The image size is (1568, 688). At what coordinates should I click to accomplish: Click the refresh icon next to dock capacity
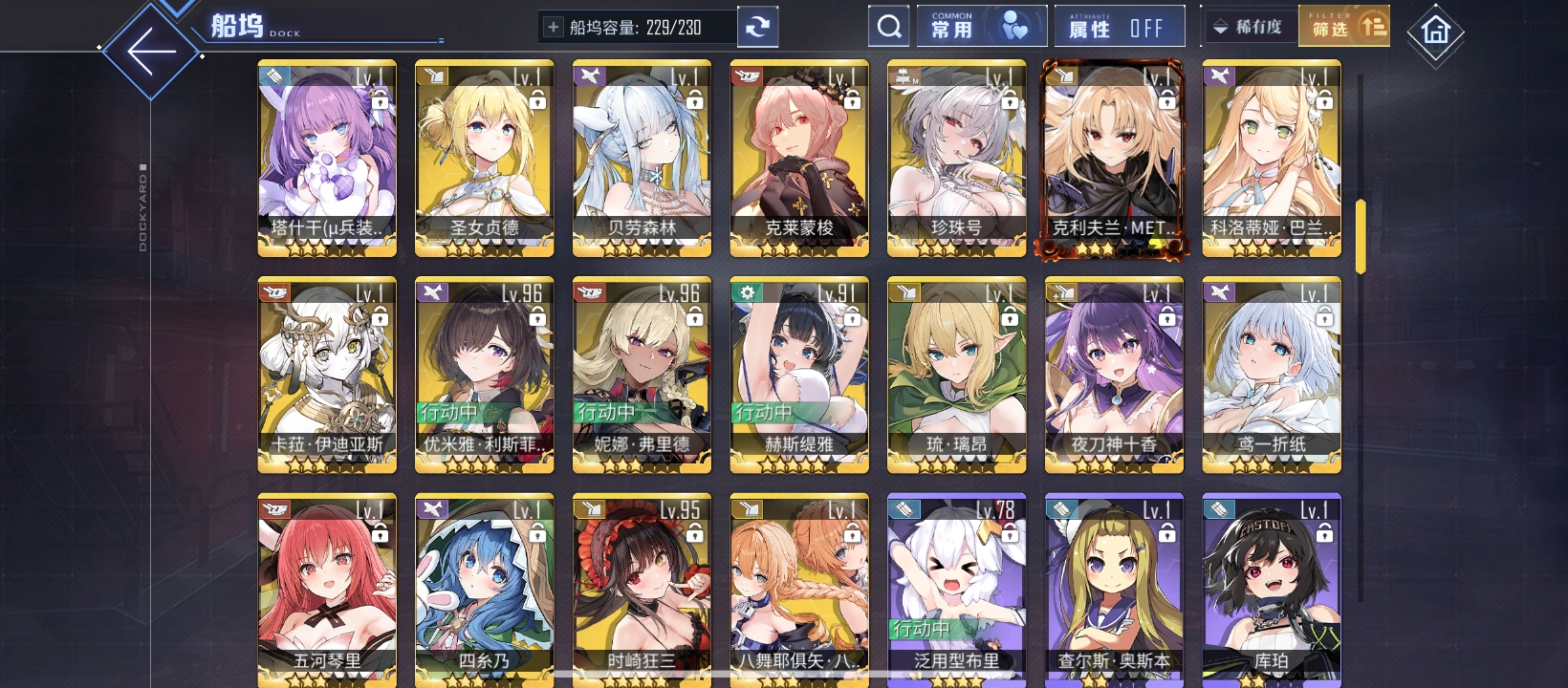tap(758, 26)
